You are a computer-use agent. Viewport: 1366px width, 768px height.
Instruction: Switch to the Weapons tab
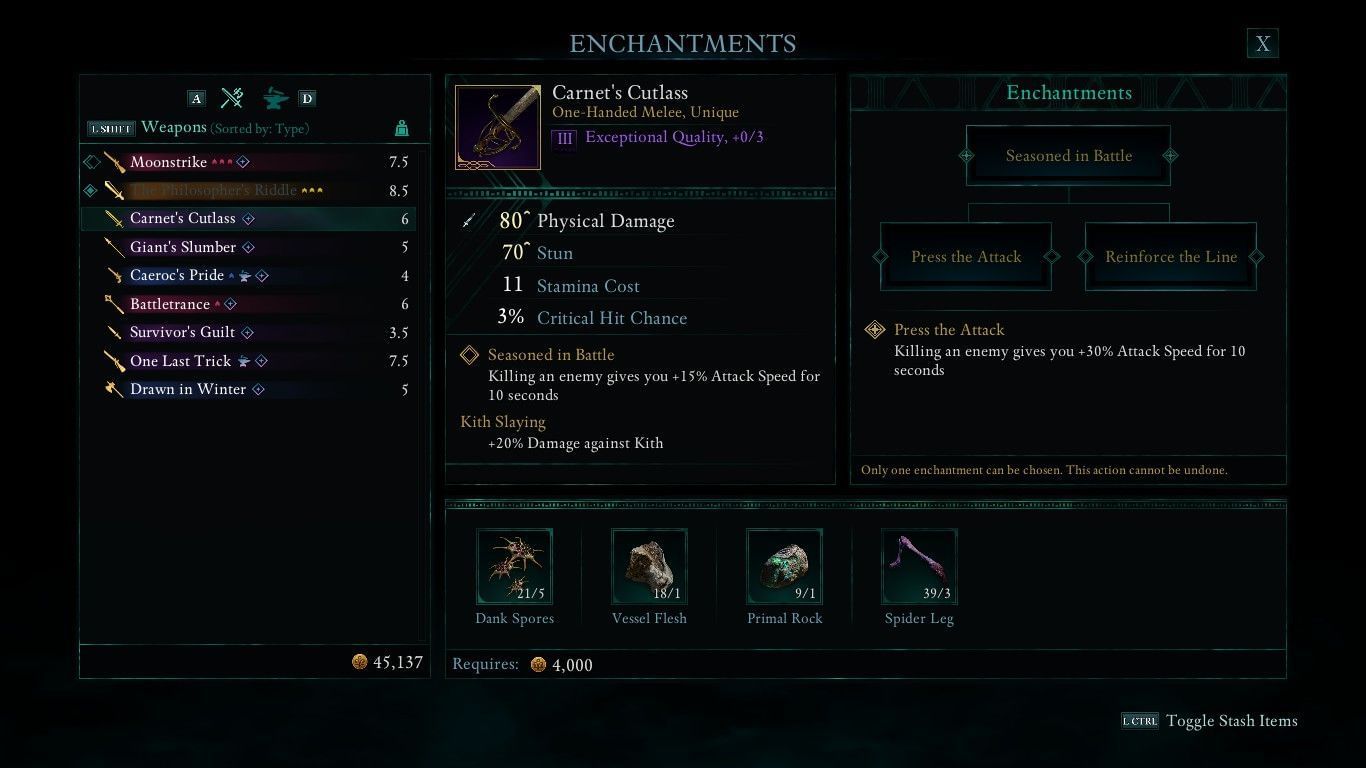[x=175, y=128]
